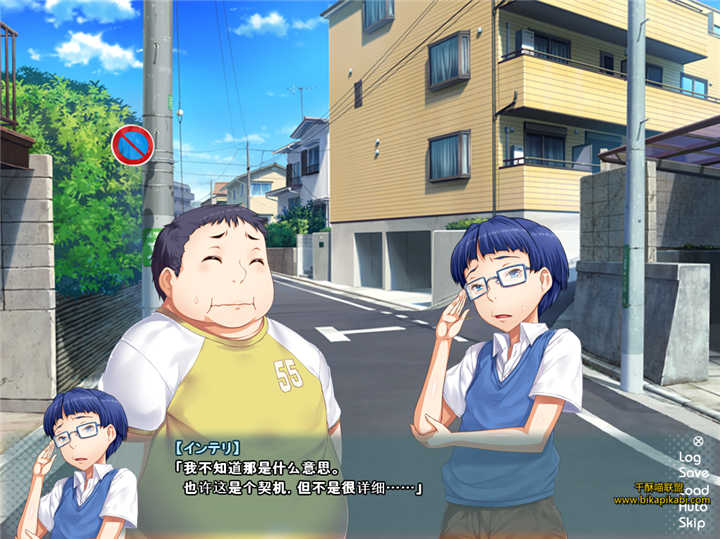The width and height of the screenshot is (720, 539).
Task: Hide the dialogue window with the X icon
Action: click(x=698, y=441)
